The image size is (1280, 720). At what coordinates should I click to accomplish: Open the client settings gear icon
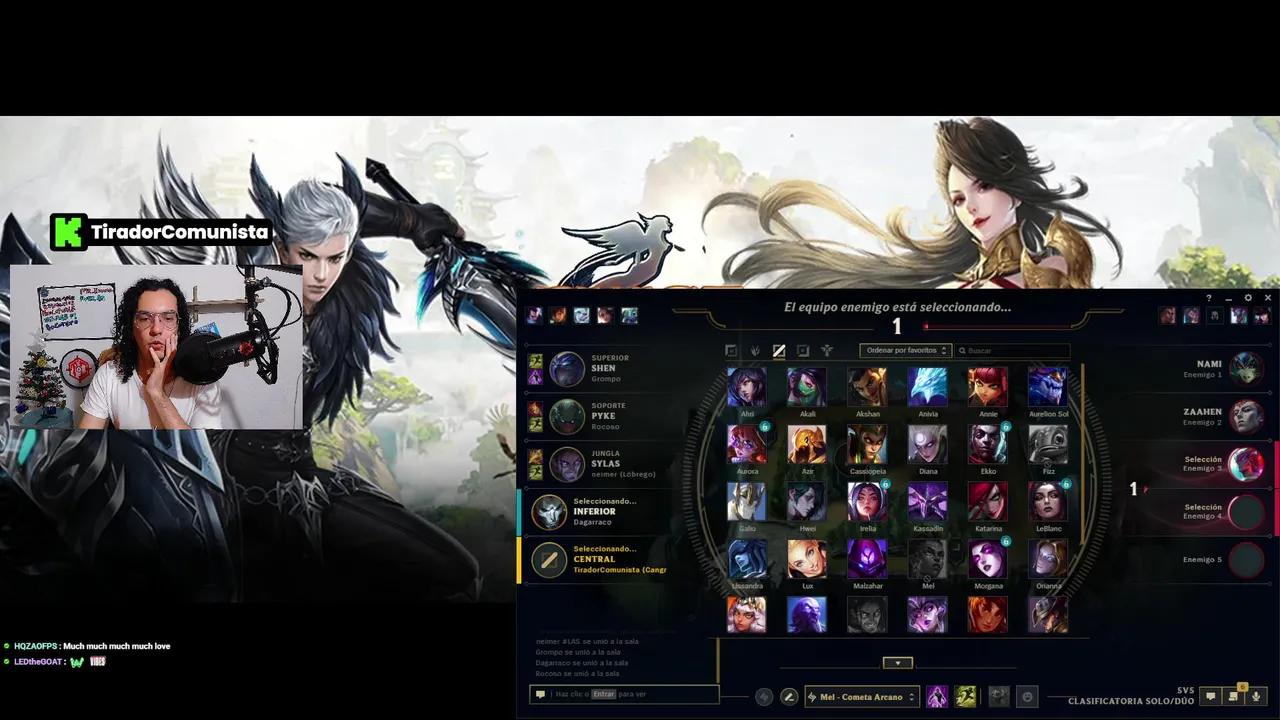1248,298
